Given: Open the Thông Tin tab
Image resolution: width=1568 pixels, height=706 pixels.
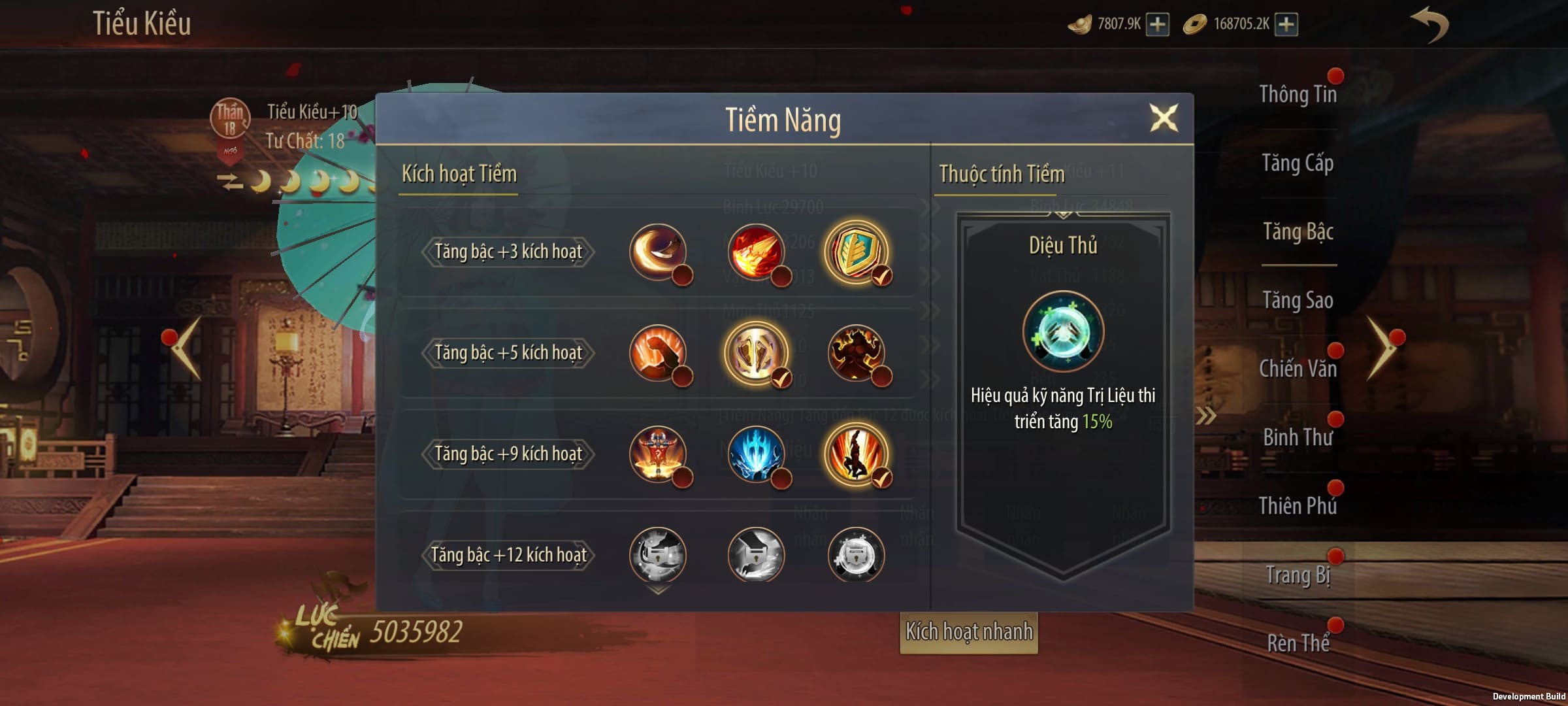Looking at the screenshot, I should [1298, 95].
